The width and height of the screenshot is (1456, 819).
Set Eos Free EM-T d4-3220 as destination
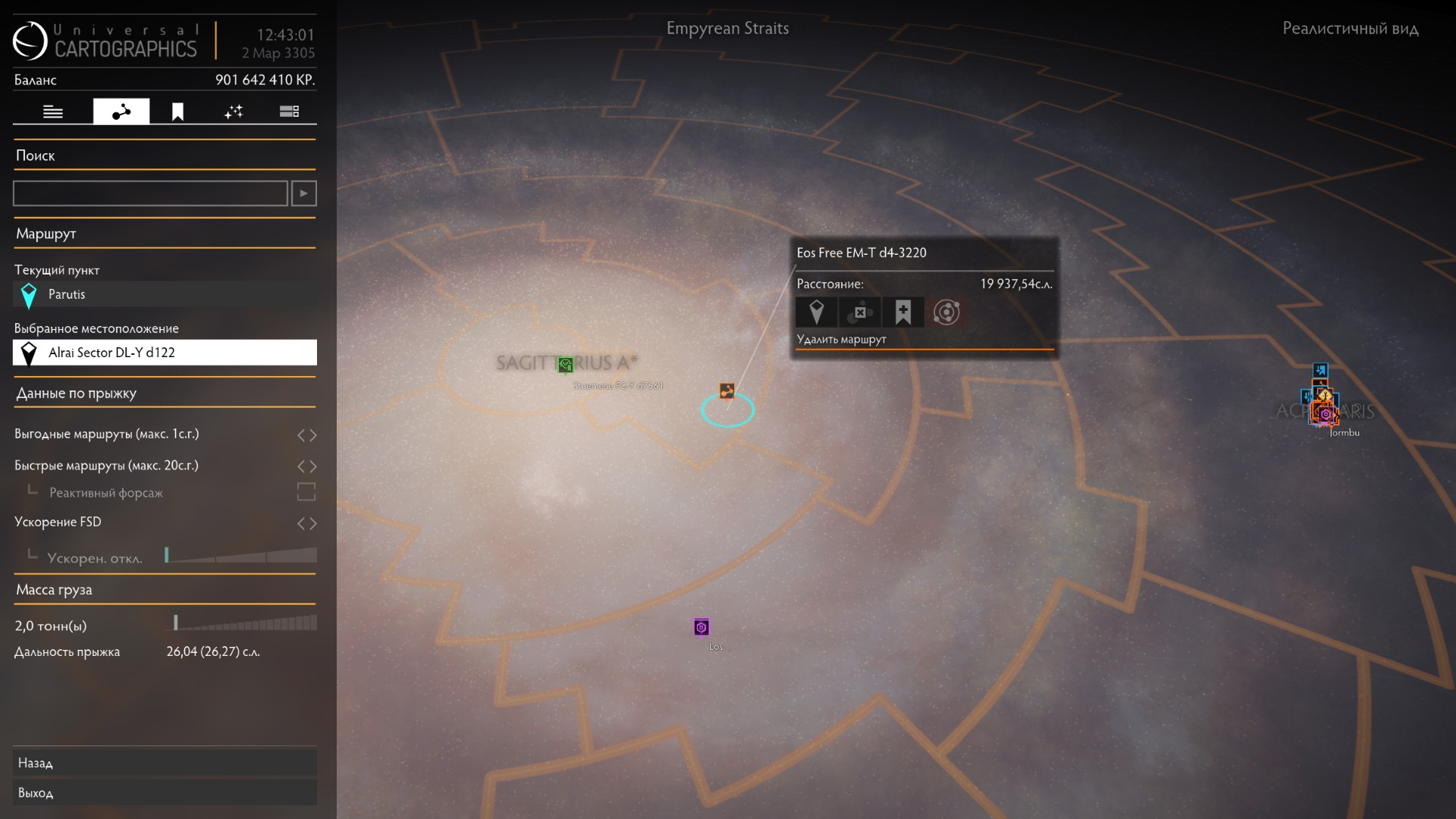(817, 312)
